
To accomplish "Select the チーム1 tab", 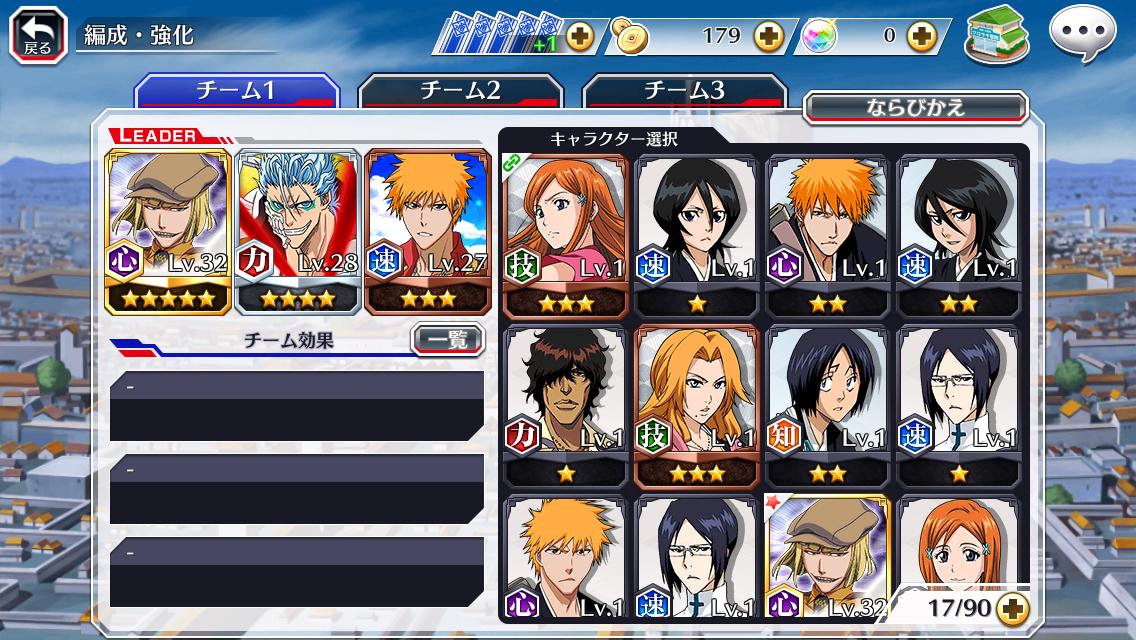I will click(x=236, y=91).
